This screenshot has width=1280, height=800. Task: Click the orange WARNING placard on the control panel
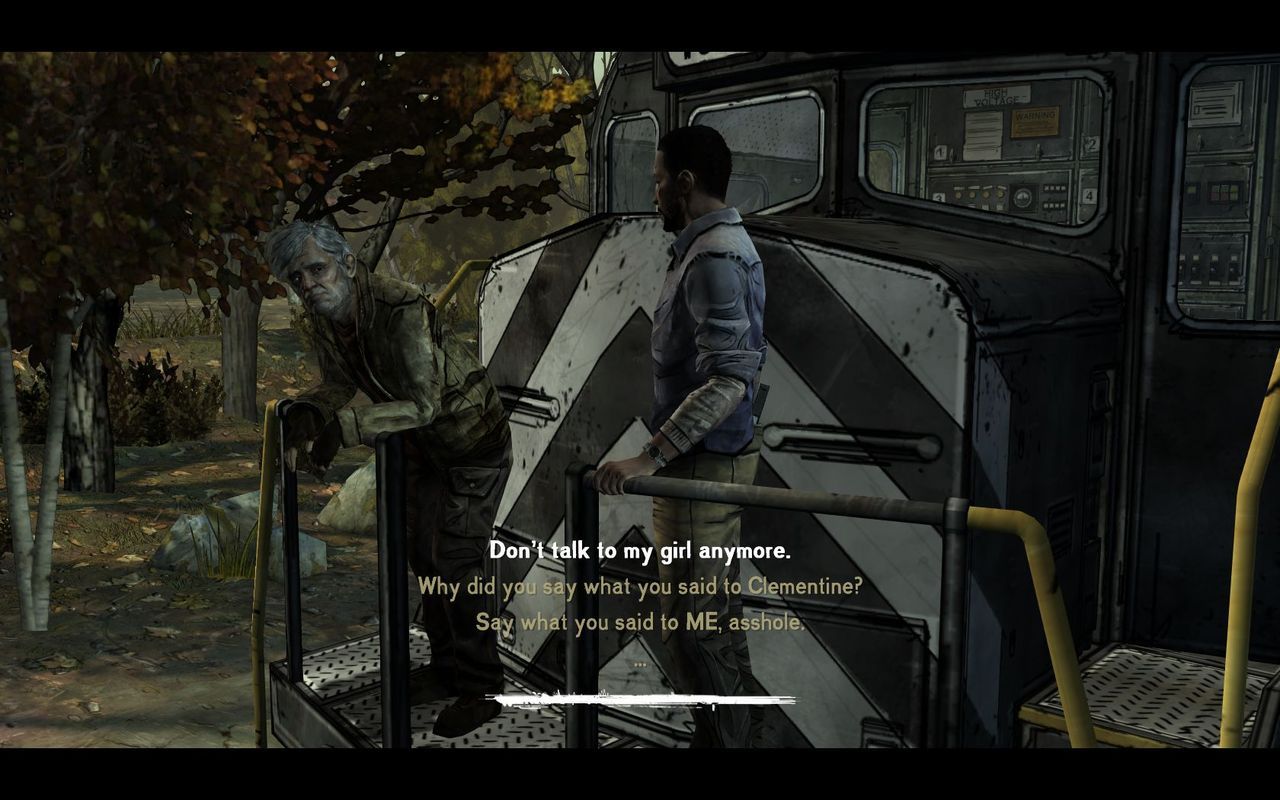(x=1036, y=121)
